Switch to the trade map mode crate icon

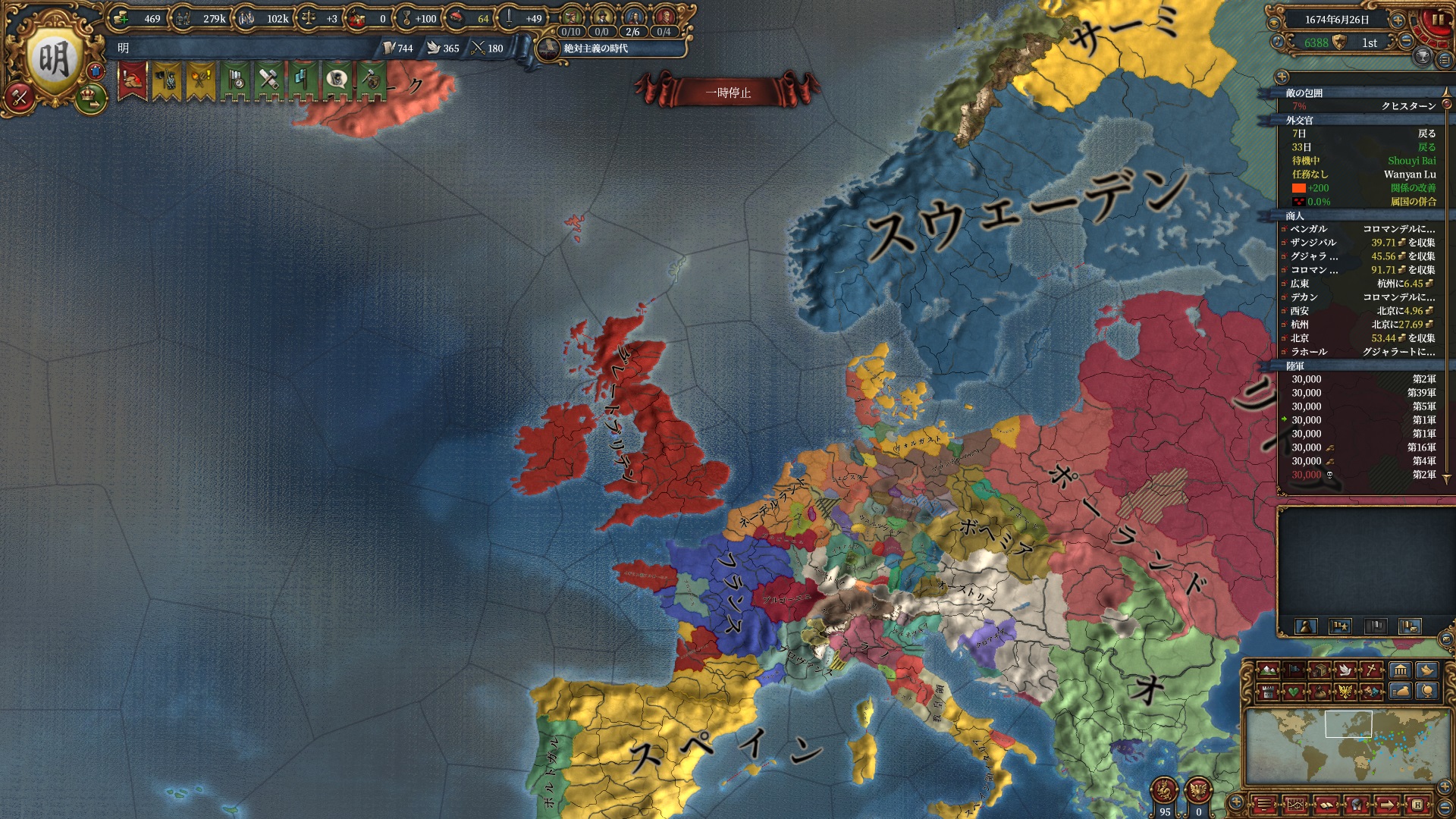(x=1320, y=670)
